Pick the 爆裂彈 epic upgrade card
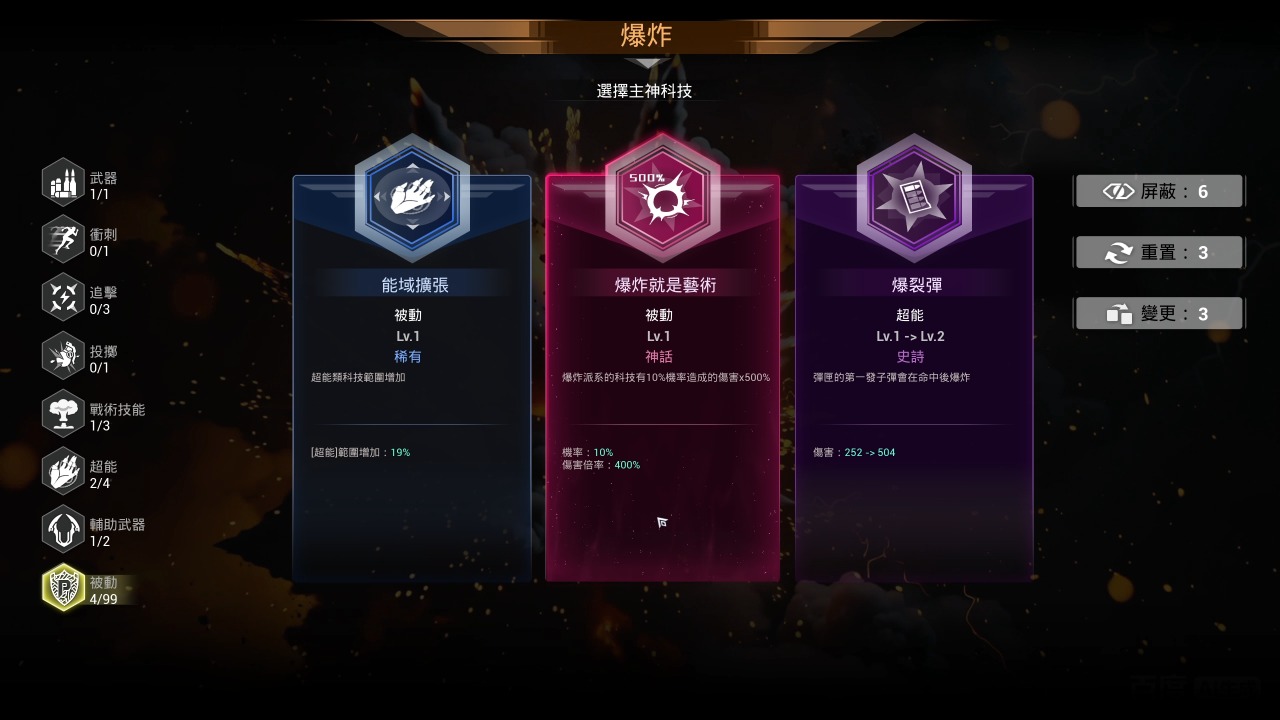 (x=913, y=380)
